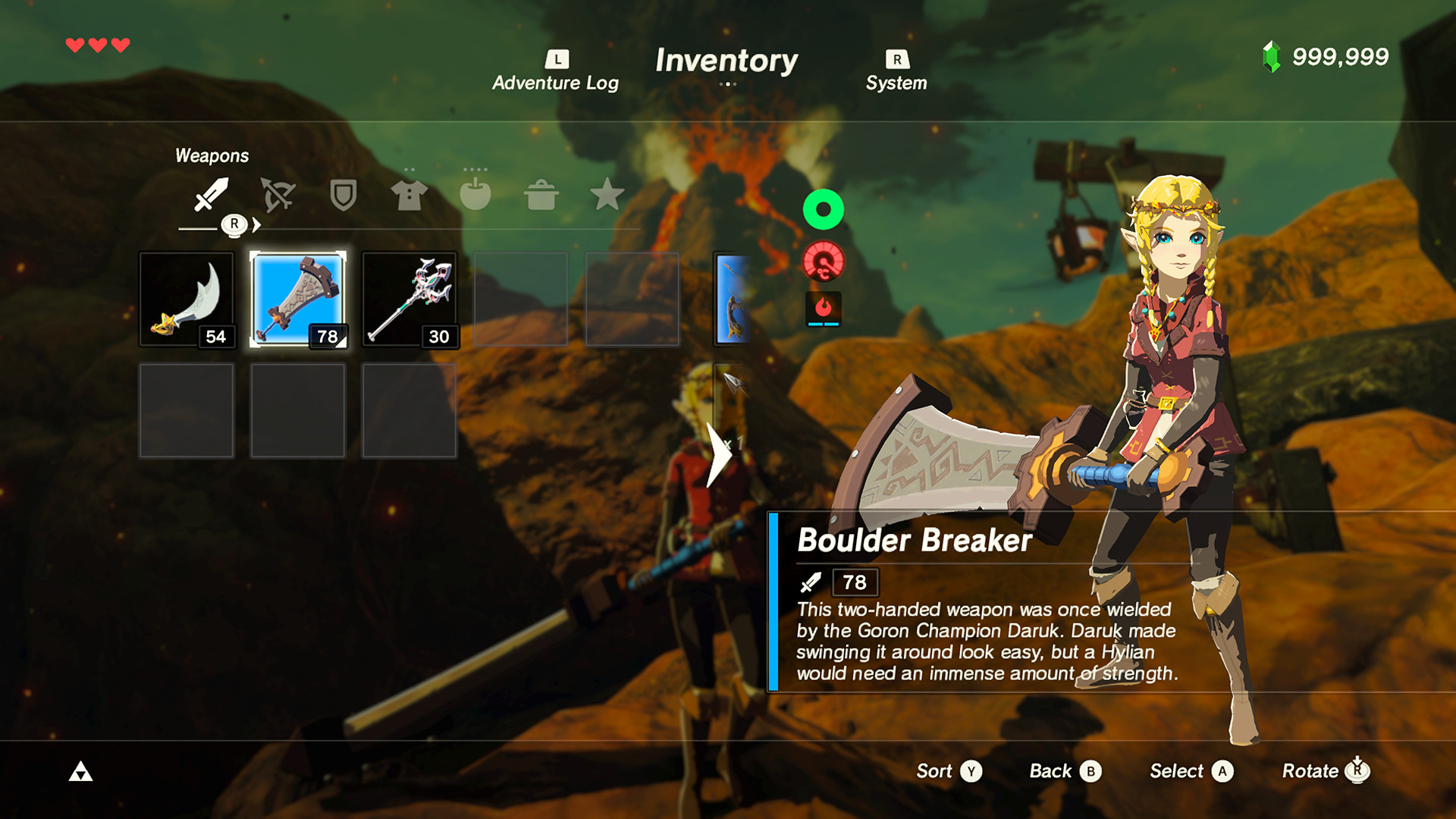Image resolution: width=1456 pixels, height=819 pixels.
Task: Click the green stealth indicator circle
Action: (x=824, y=210)
